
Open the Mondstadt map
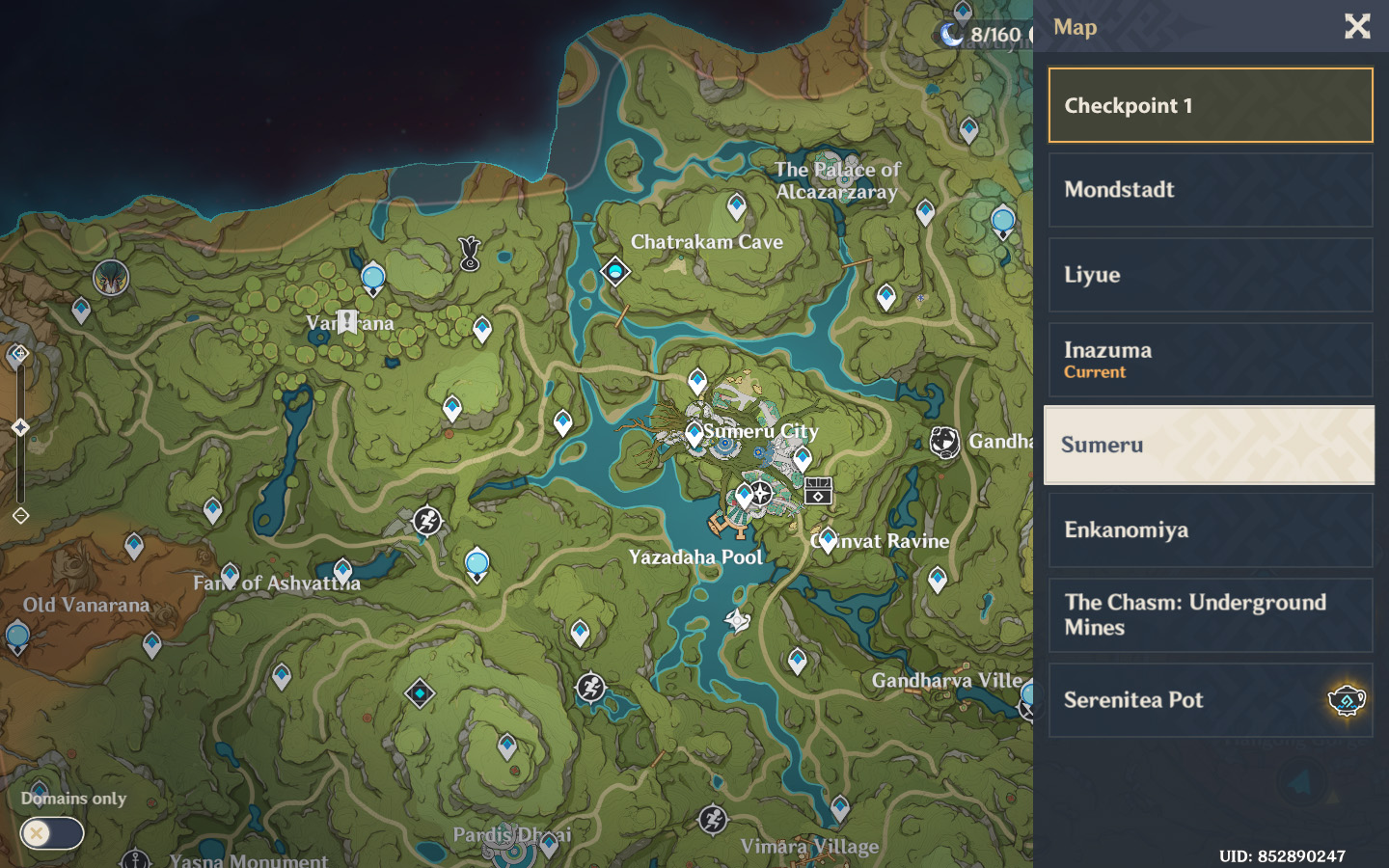click(1210, 190)
